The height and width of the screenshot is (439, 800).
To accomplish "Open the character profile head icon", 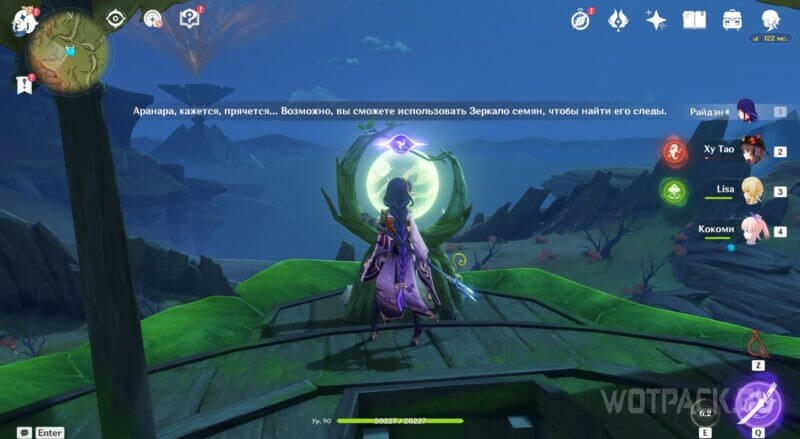I will coord(770,19).
